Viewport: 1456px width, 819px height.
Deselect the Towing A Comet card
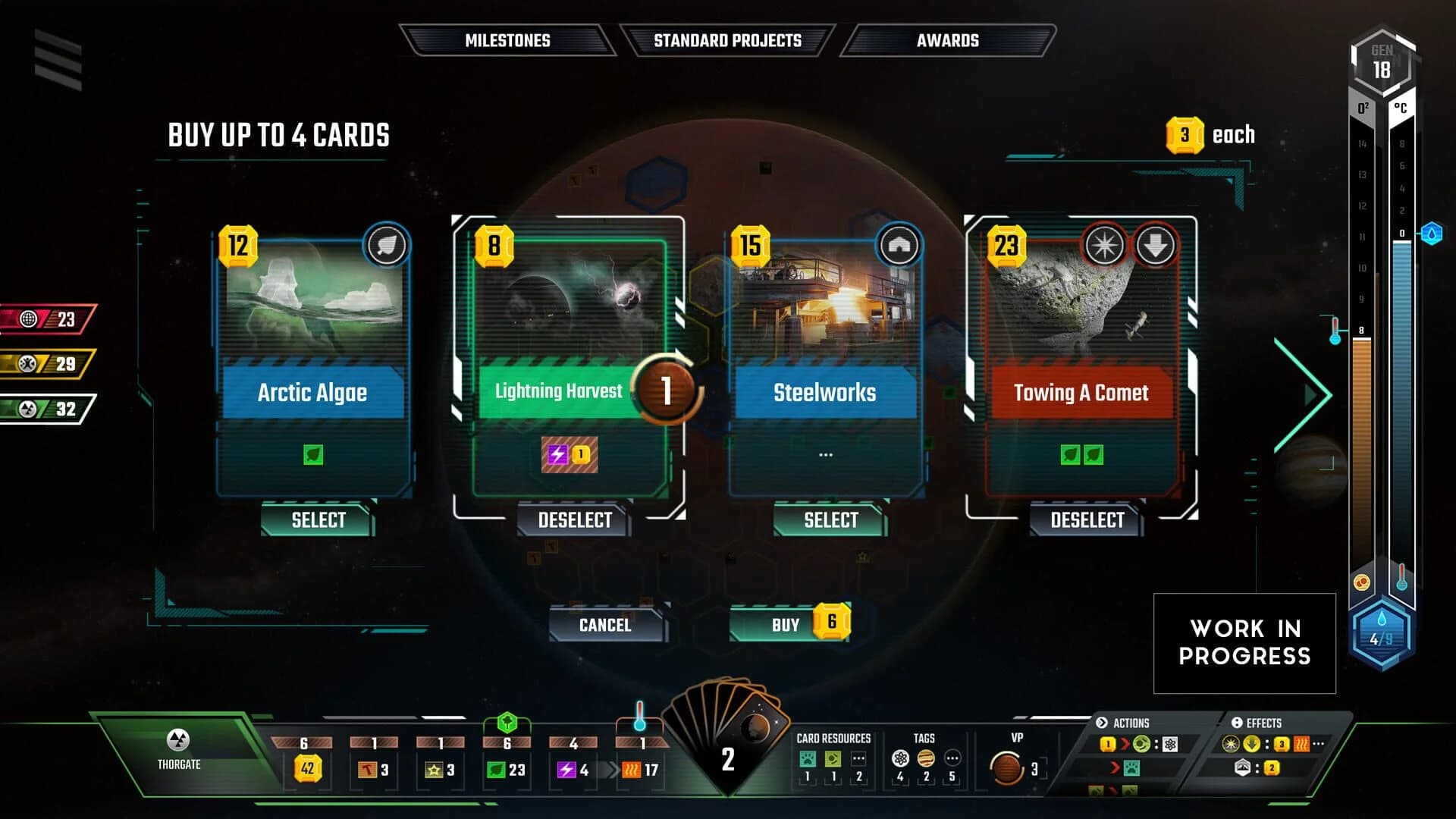[1086, 520]
